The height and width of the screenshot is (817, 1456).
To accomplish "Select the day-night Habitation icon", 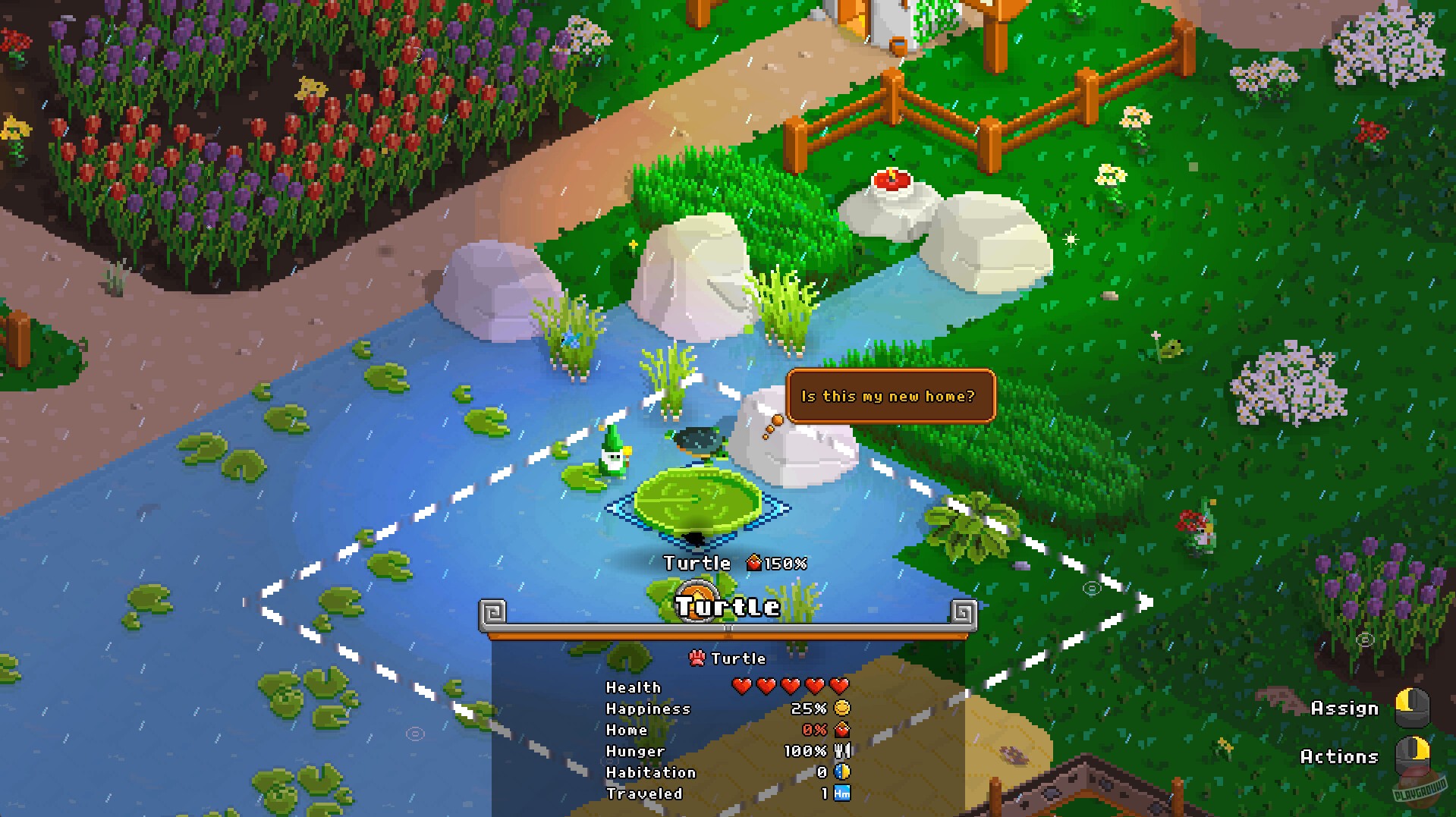I will tap(842, 771).
